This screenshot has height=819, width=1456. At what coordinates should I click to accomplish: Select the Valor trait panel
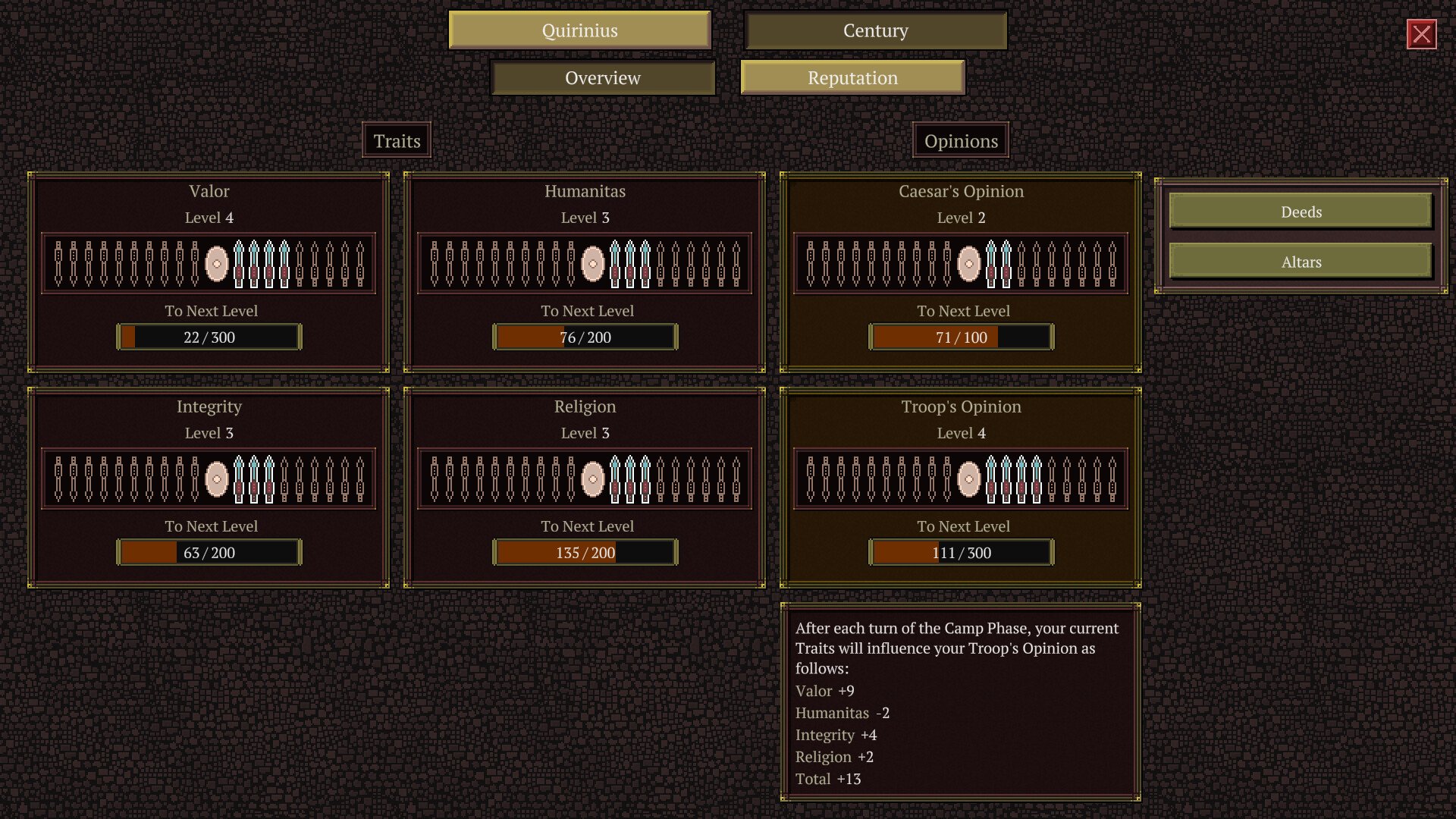[209, 272]
